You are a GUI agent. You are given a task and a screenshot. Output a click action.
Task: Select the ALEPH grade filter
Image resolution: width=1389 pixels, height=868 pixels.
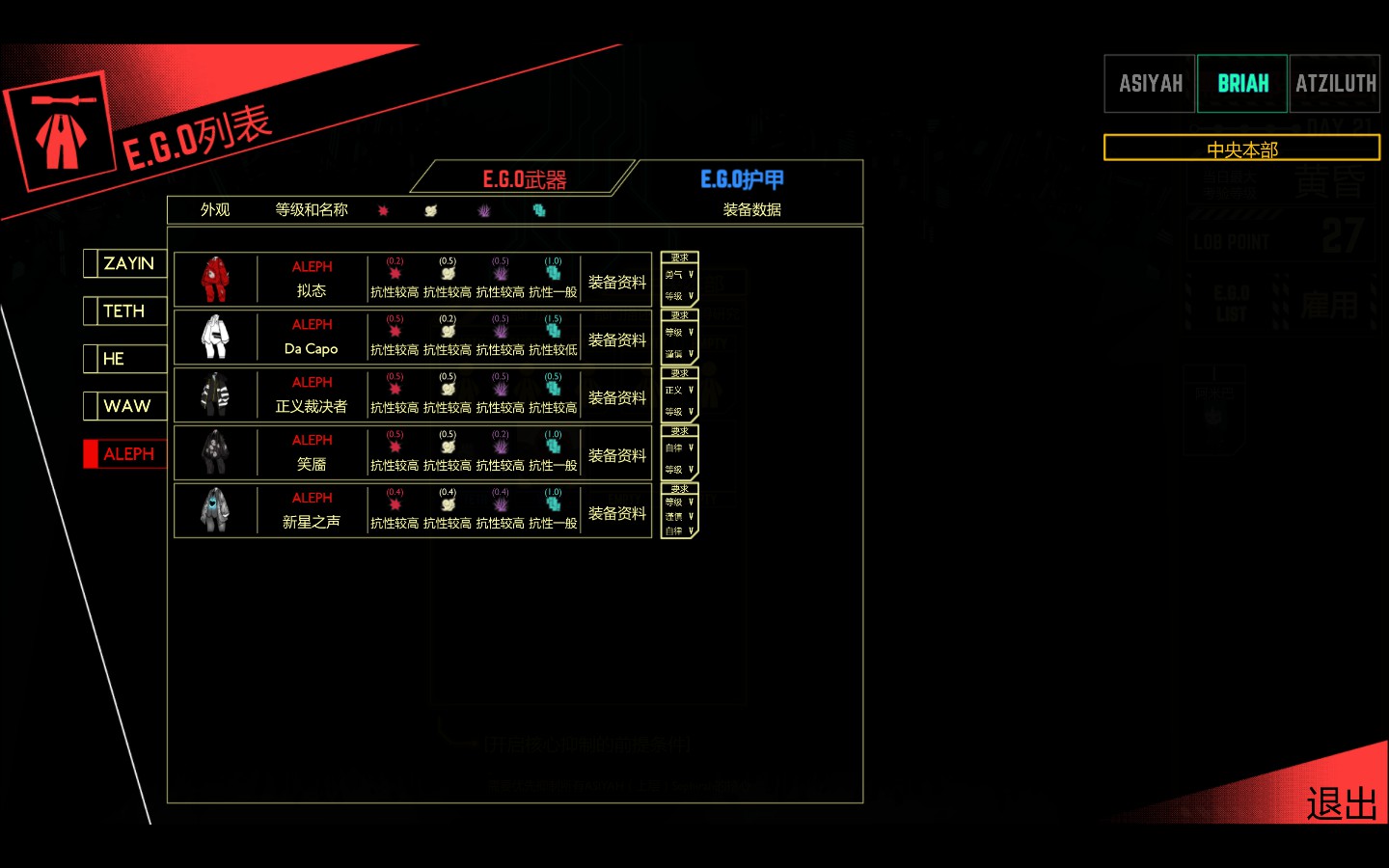[128, 454]
